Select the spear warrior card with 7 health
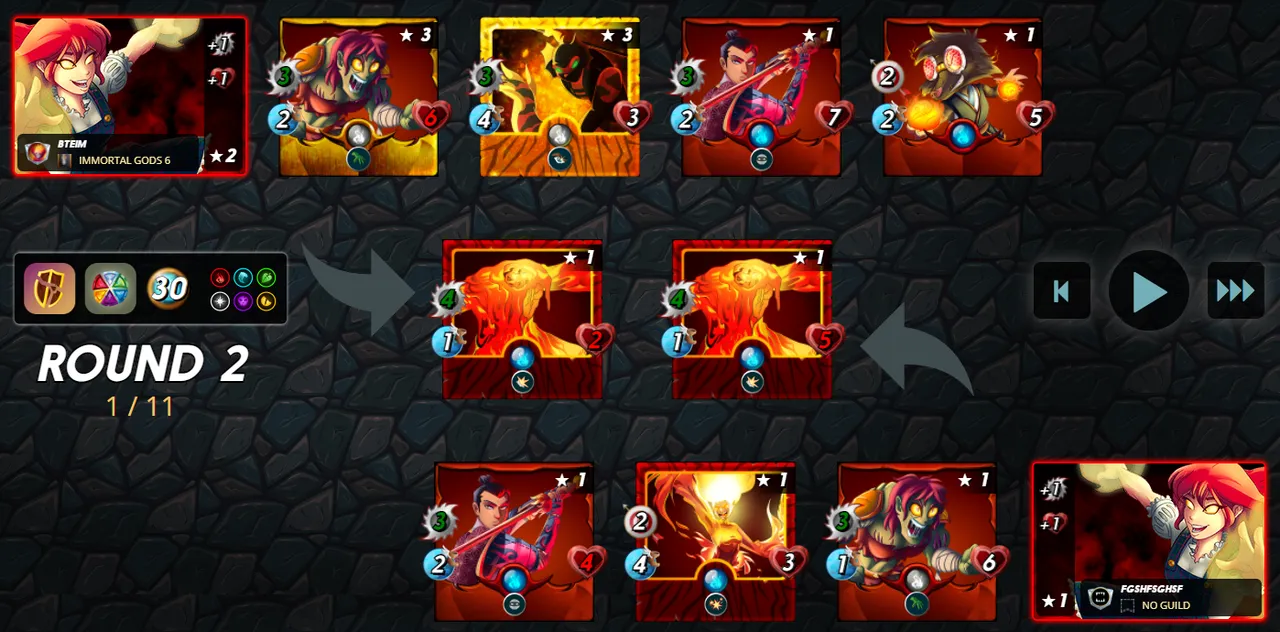 coord(762,97)
